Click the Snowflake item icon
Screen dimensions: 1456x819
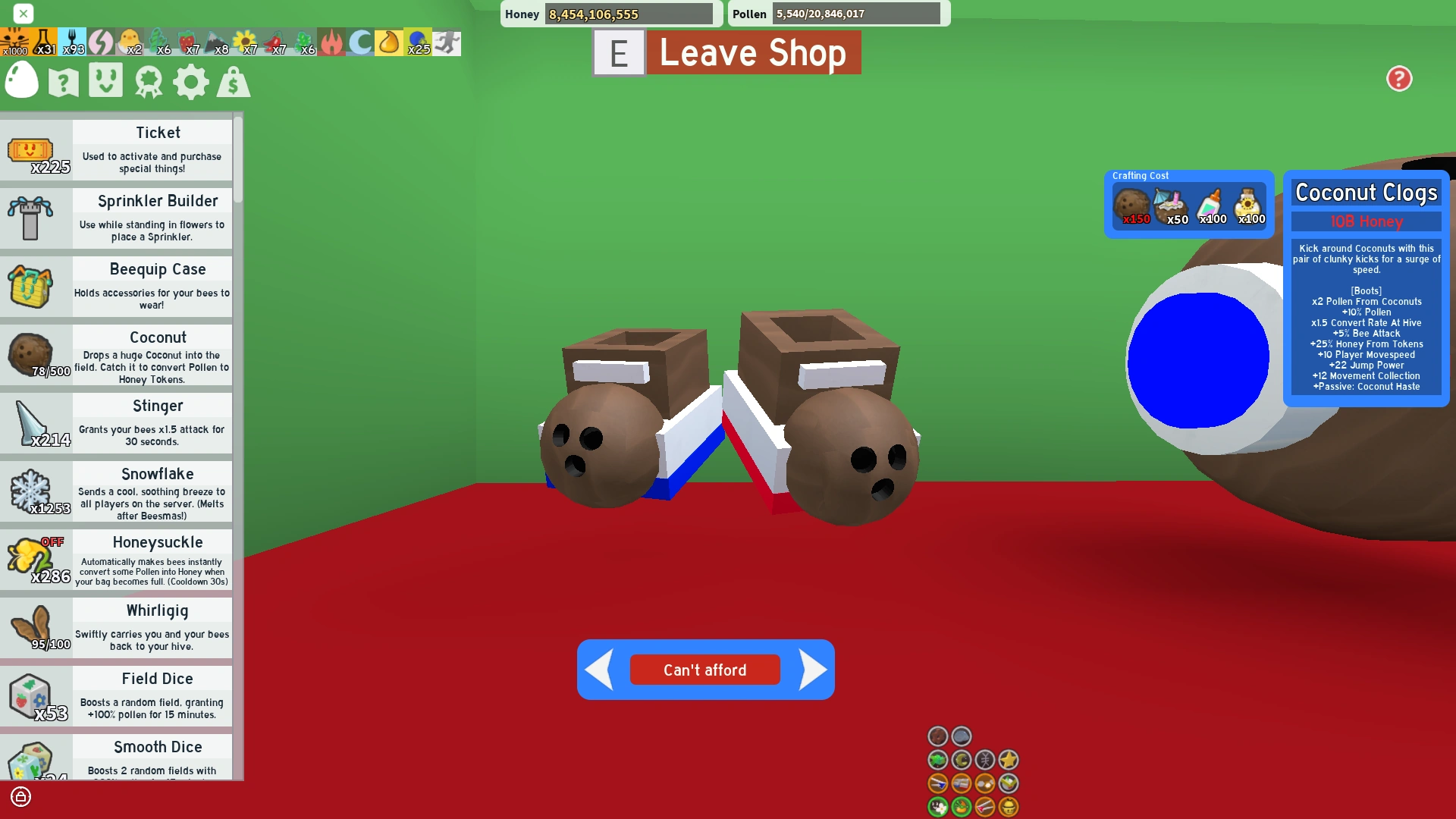point(32,491)
